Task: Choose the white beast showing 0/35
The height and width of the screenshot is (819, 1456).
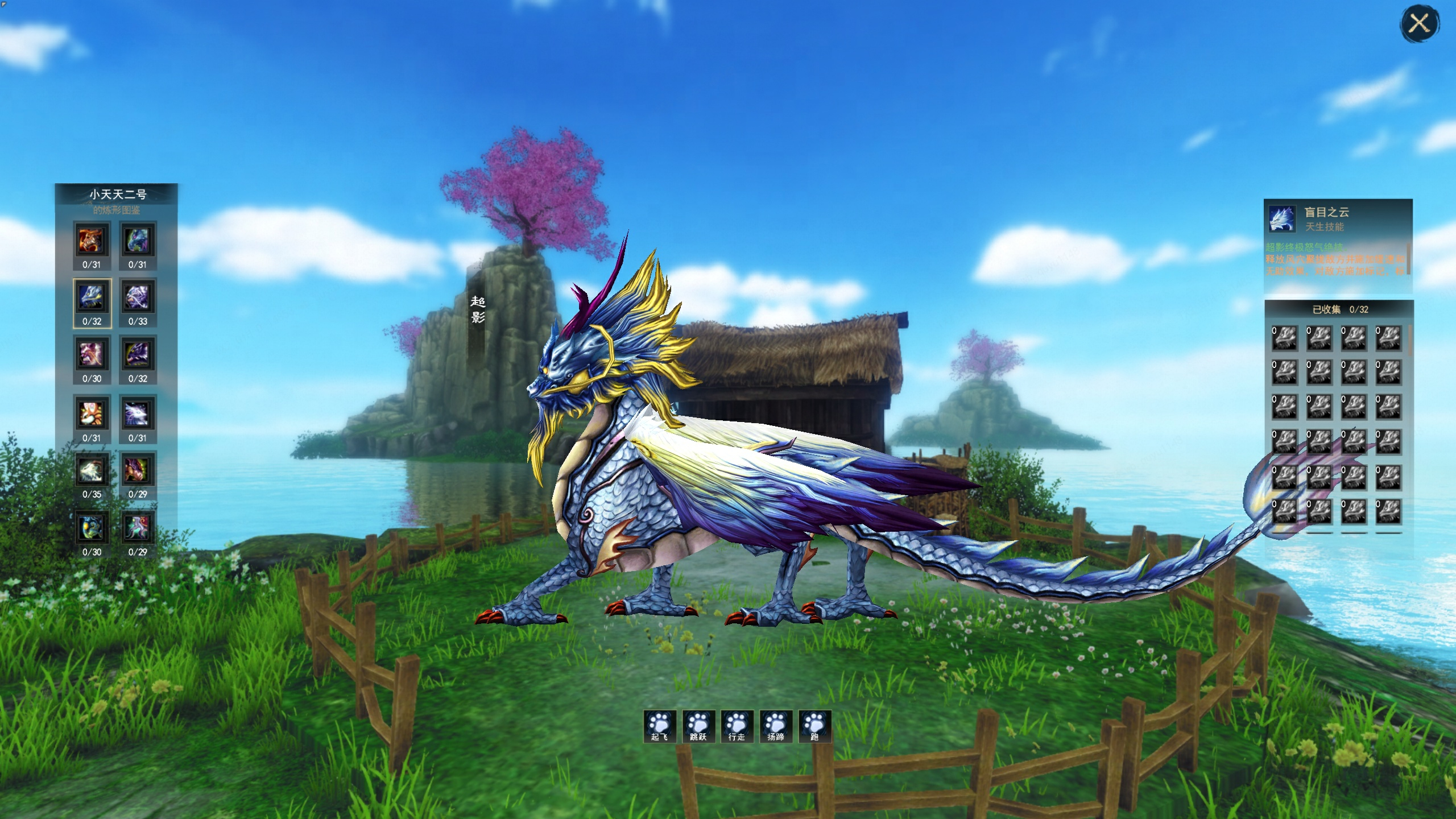Action: (92, 470)
